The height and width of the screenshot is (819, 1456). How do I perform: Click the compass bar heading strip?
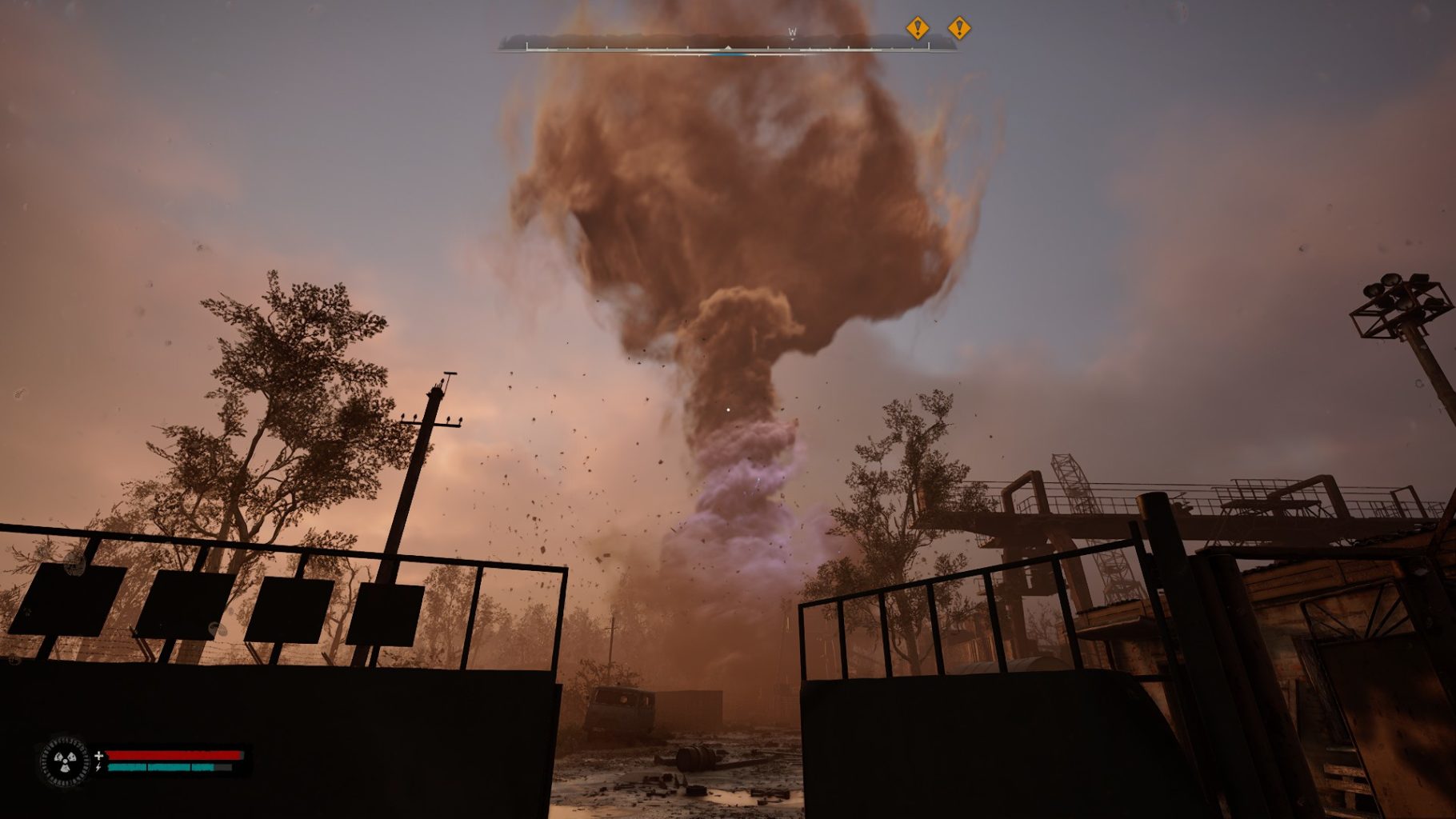click(726, 45)
